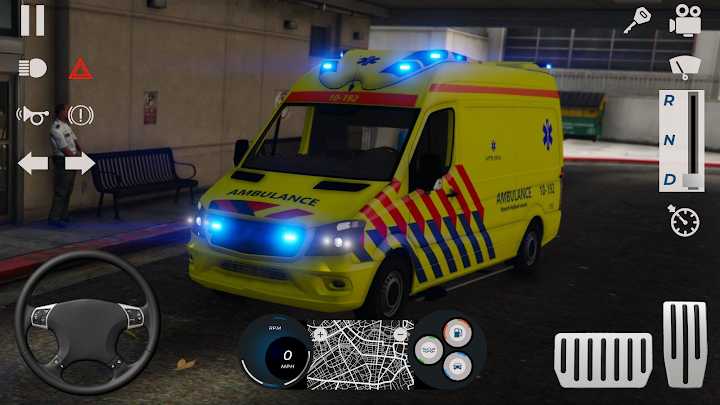Tap the ignition key icon
Image resolution: width=720 pixels, height=405 pixels.
[x=636, y=20]
